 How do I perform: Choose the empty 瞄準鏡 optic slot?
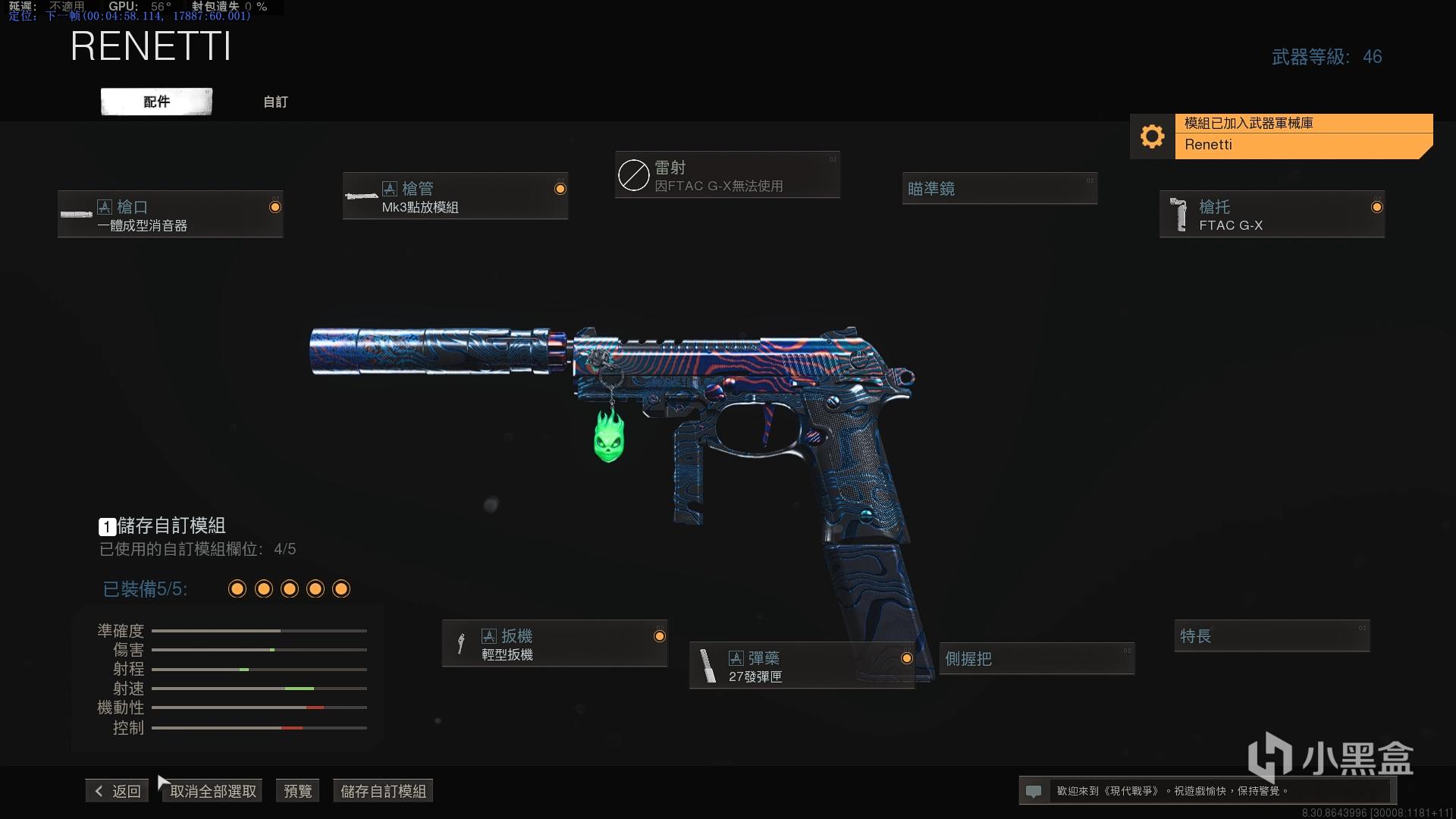[999, 189]
